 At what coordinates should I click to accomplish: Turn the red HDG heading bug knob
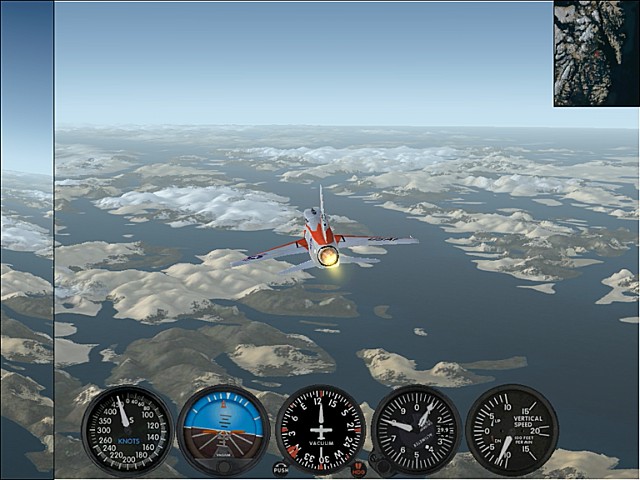[x=359, y=468]
